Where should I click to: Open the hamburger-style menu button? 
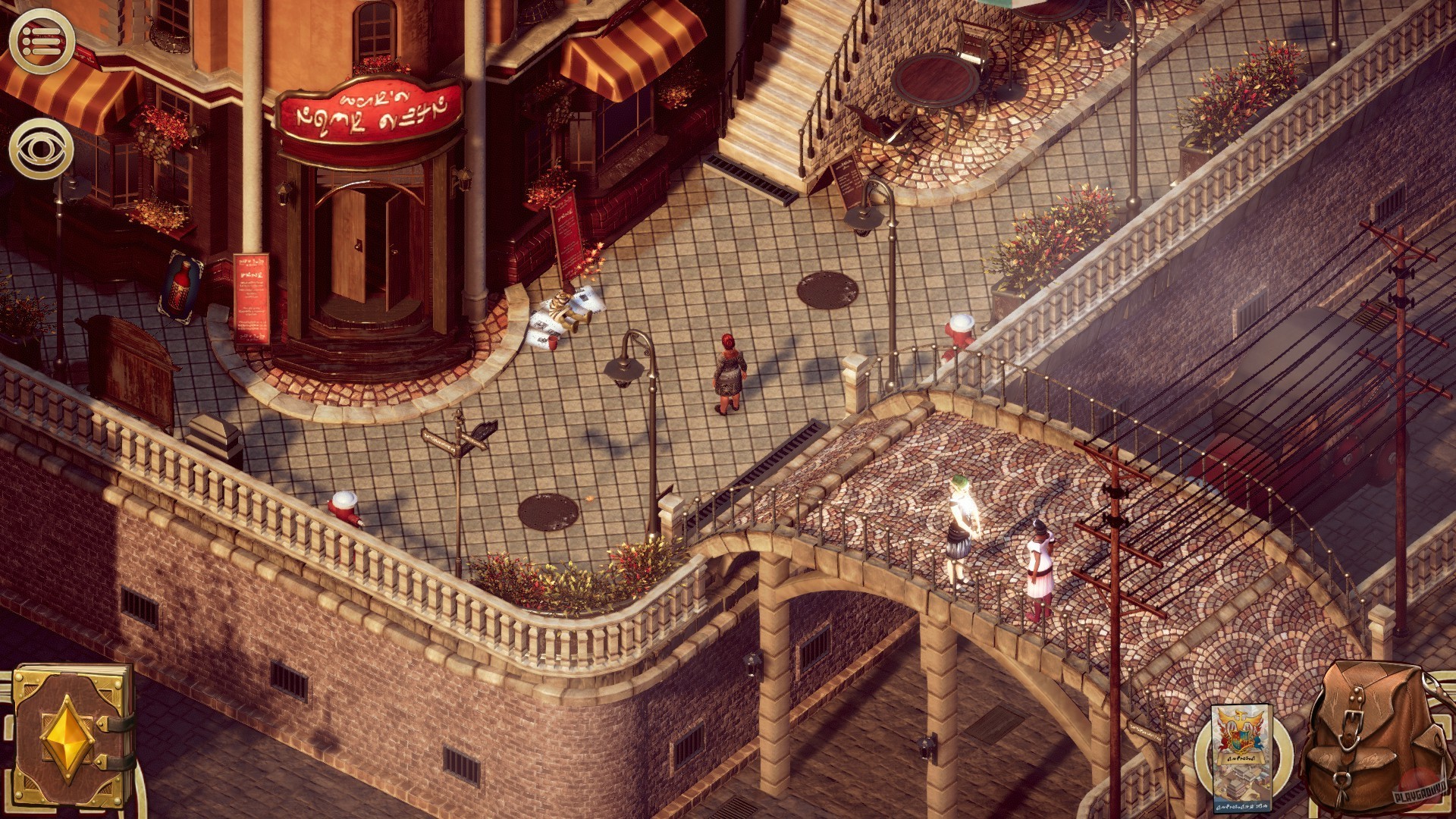pyautogui.click(x=42, y=42)
